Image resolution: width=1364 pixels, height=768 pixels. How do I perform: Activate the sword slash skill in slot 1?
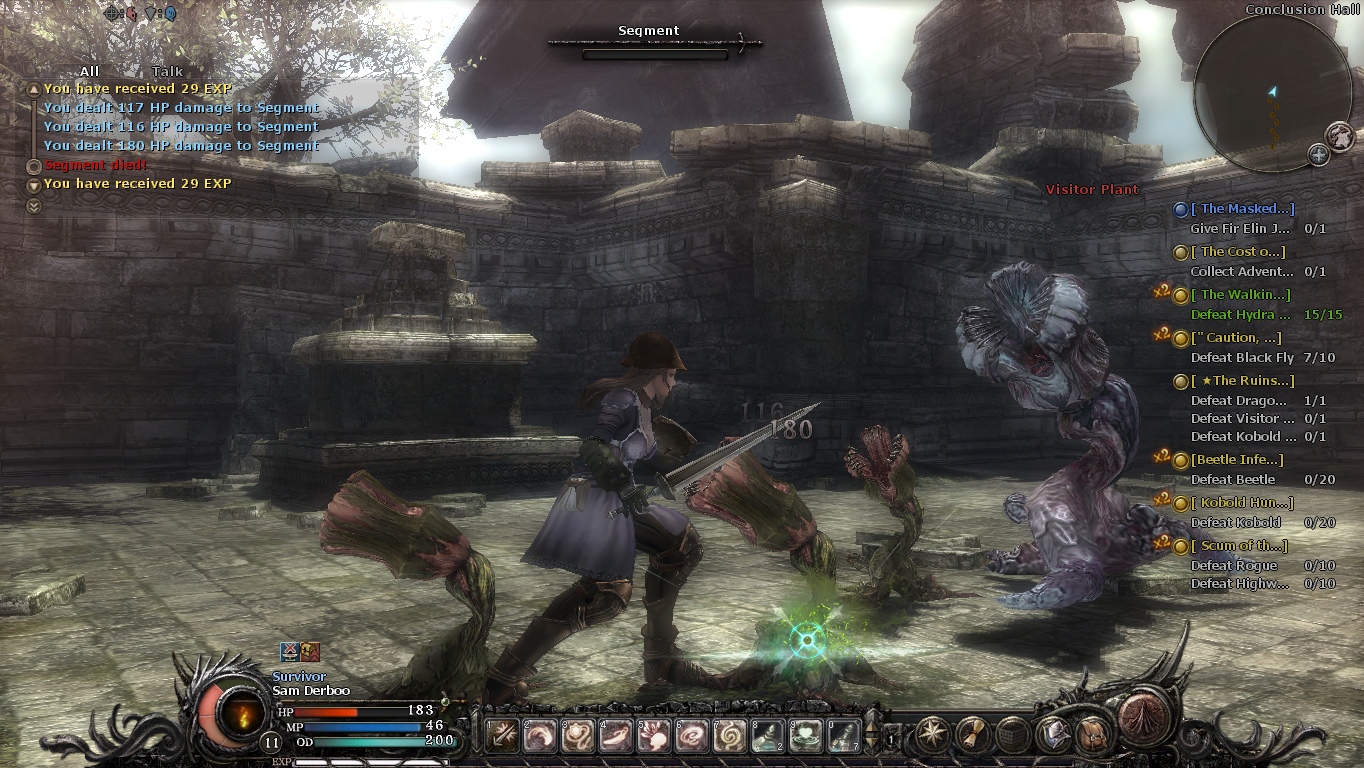tap(502, 736)
